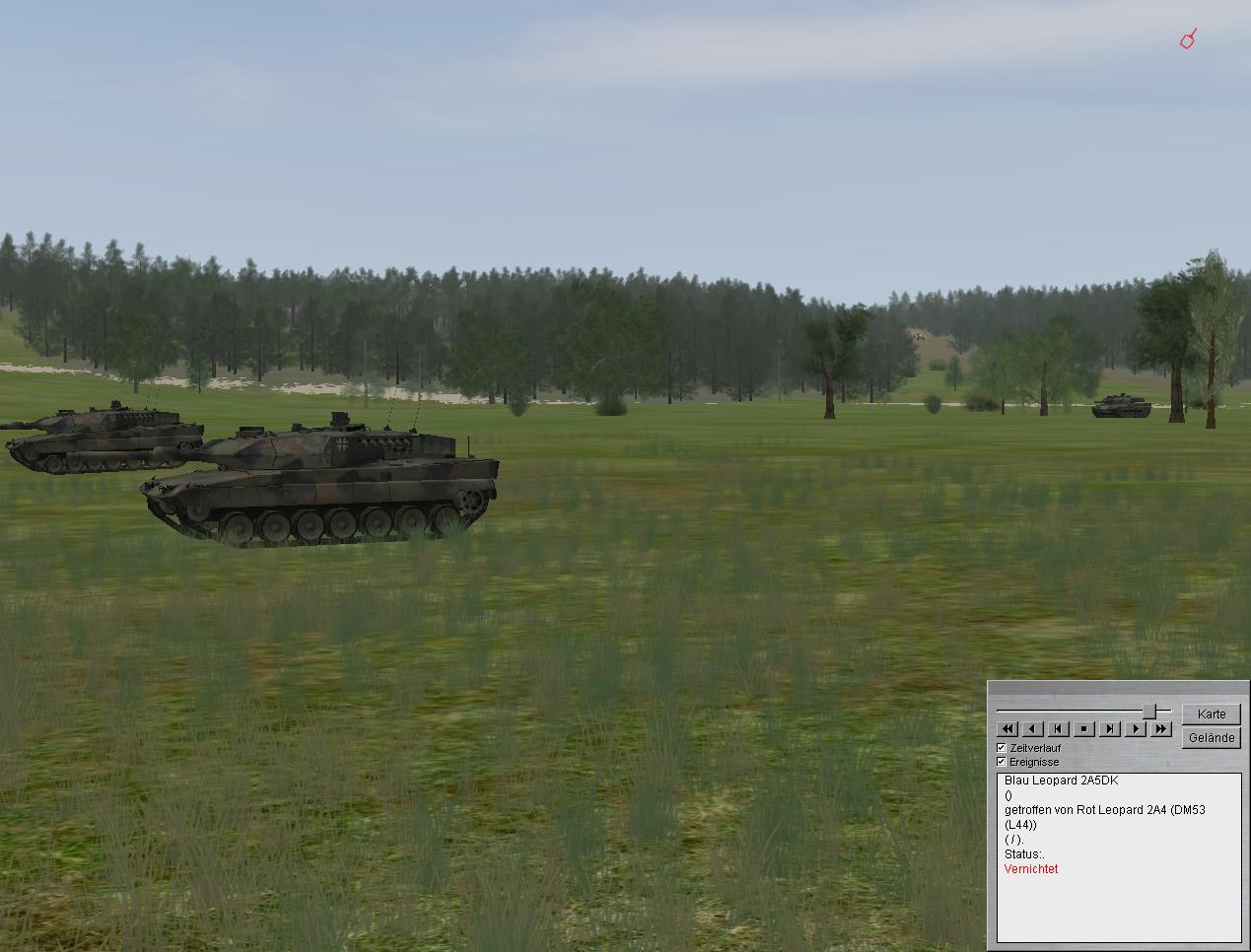Image resolution: width=1251 pixels, height=952 pixels.
Task: Stop the replay playback
Action: pyautogui.click(x=1084, y=729)
